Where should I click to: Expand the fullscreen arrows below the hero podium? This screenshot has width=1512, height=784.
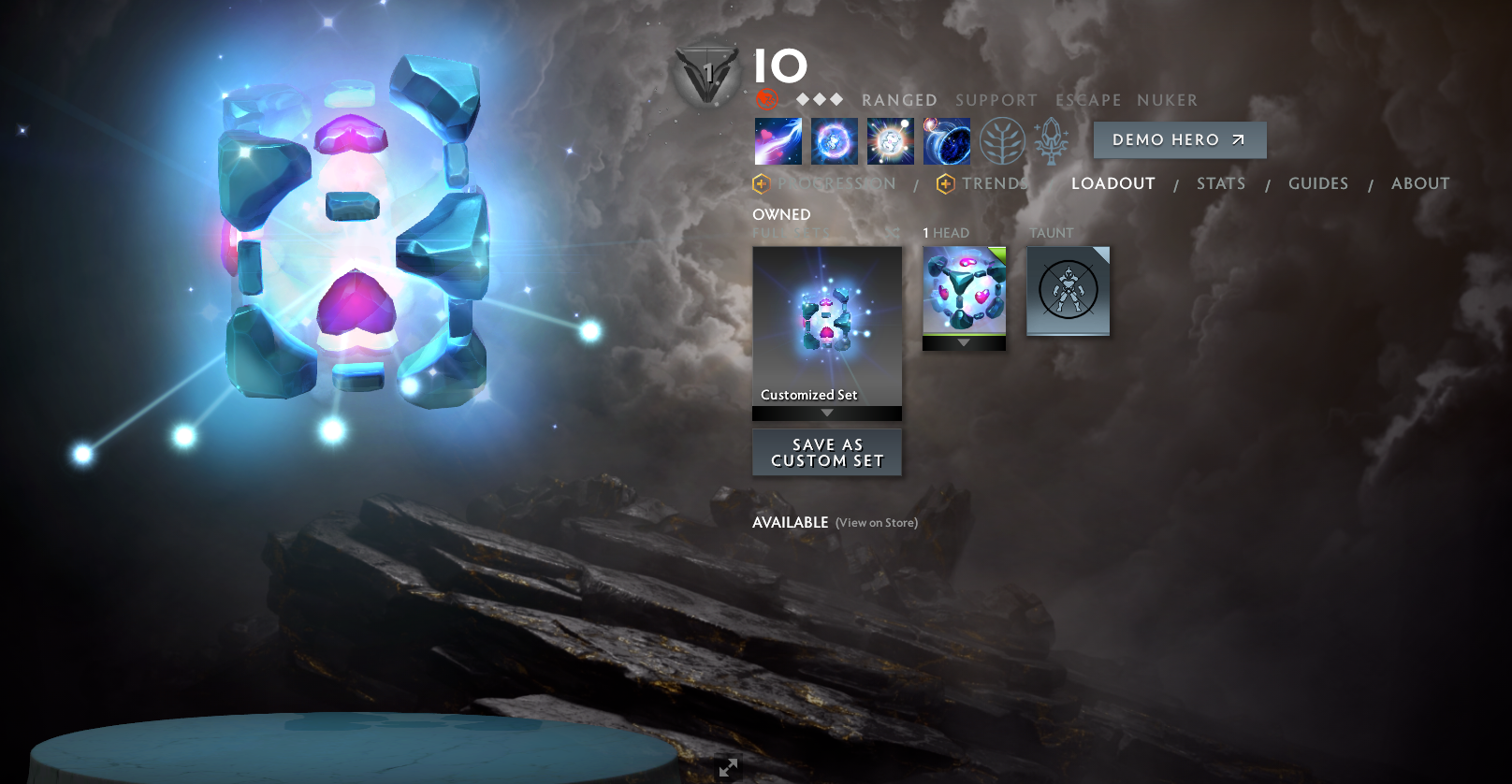coord(728,767)
